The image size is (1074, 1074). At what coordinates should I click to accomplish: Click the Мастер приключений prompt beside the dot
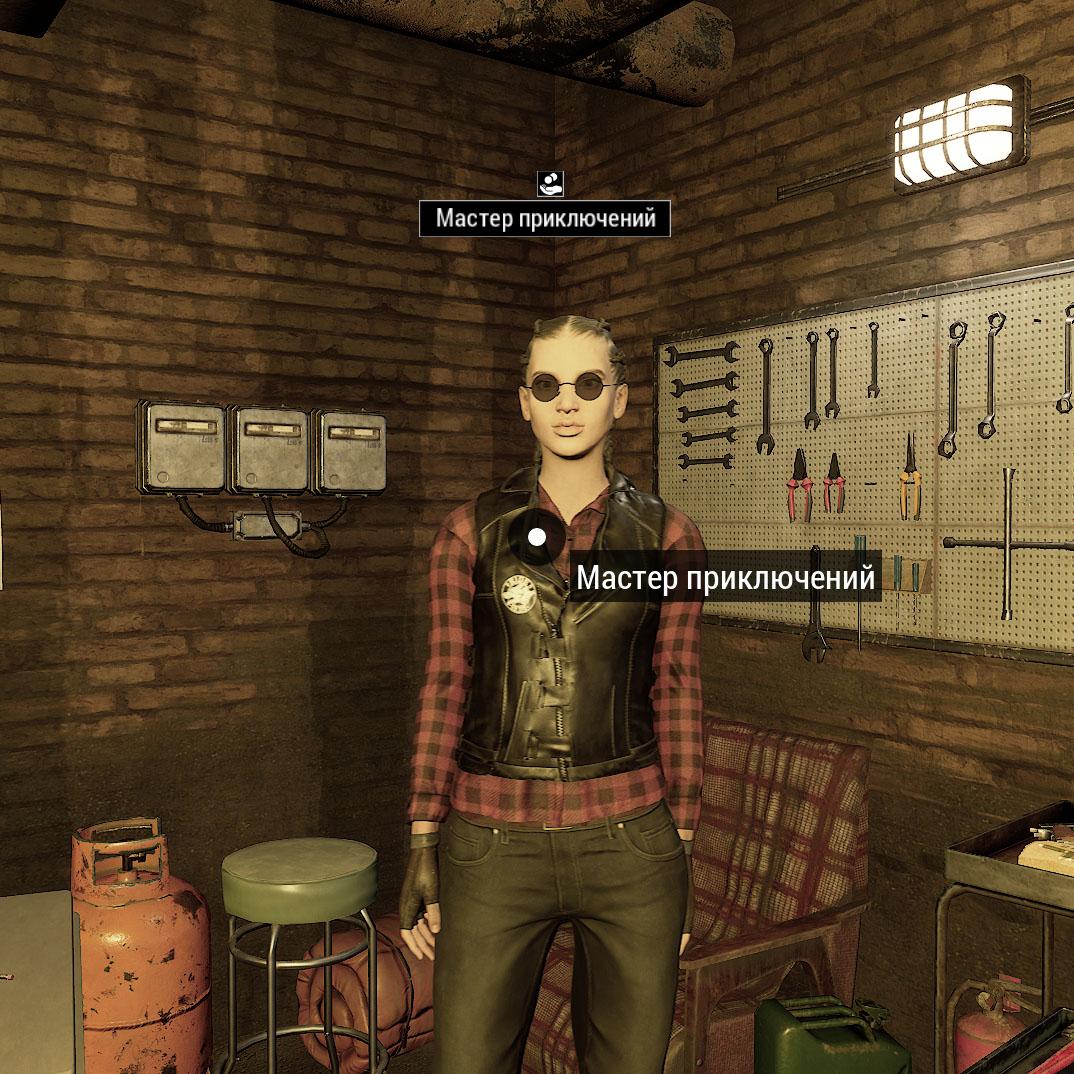pos(725,579)
